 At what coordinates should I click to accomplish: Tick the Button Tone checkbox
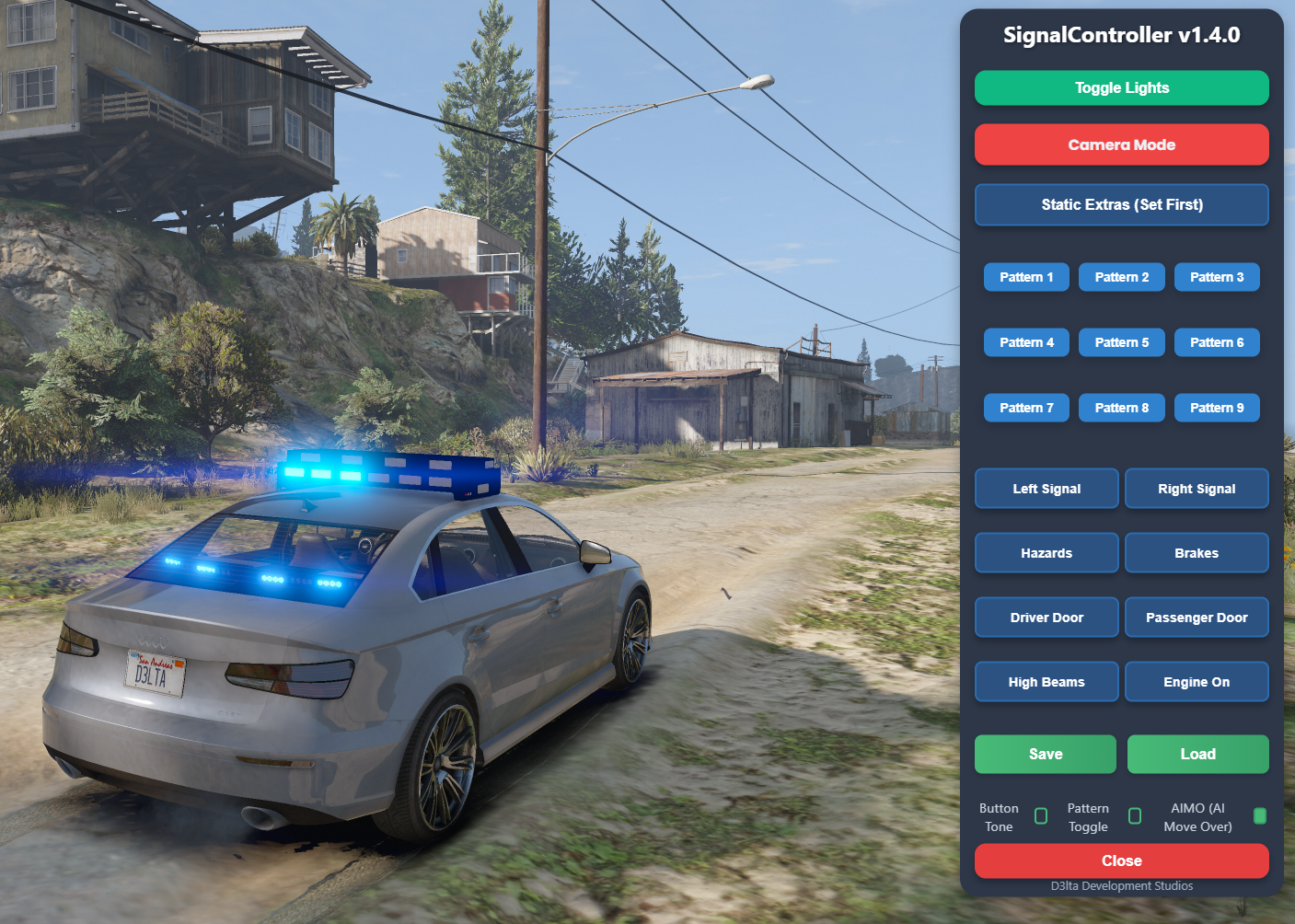coord(1041,816)
